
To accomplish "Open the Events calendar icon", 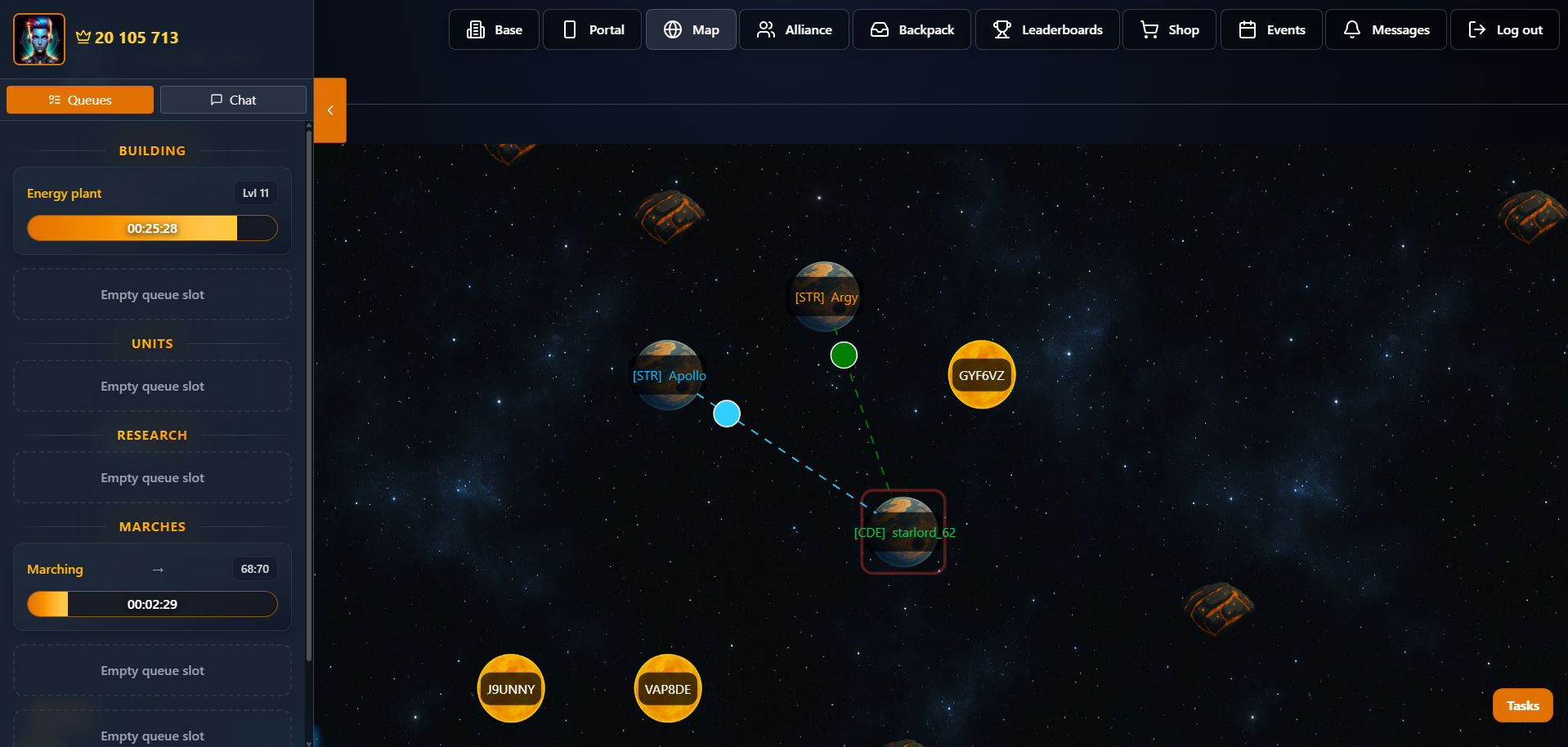I will (1248, 29).
